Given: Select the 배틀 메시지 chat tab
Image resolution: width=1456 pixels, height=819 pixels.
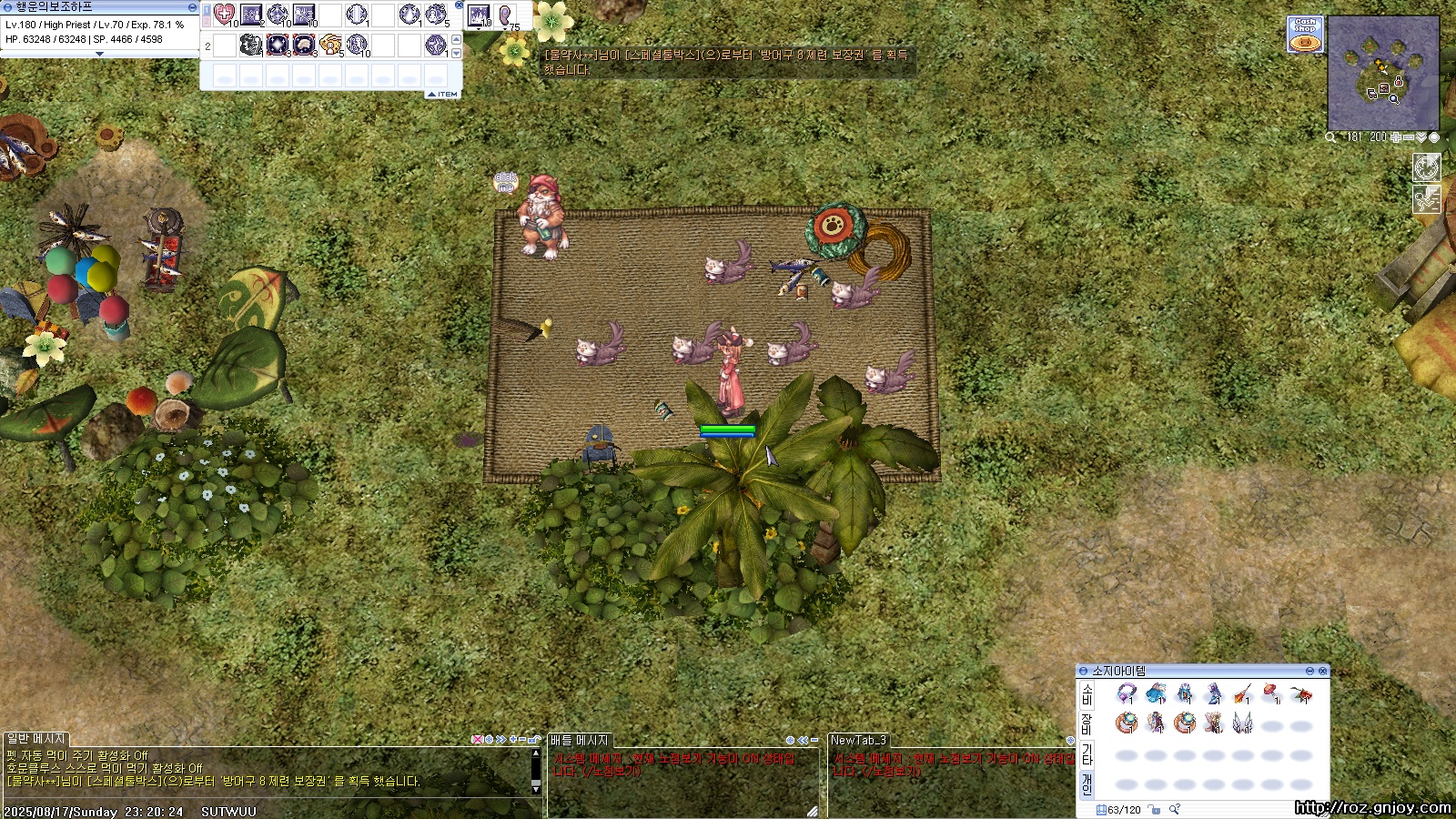Looking at the screenshot, I should click(579, 740).
